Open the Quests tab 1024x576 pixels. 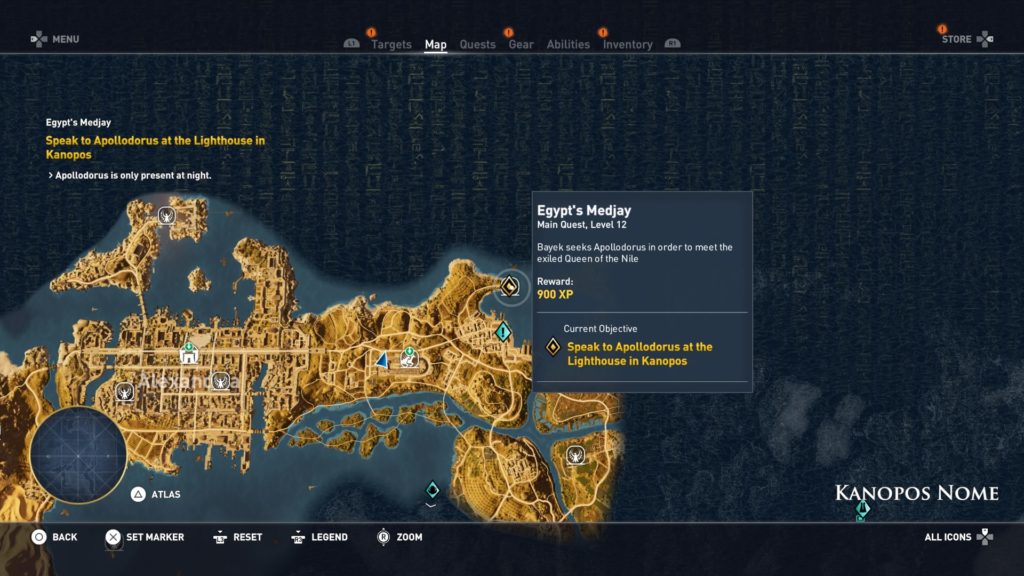coord(477,44)
